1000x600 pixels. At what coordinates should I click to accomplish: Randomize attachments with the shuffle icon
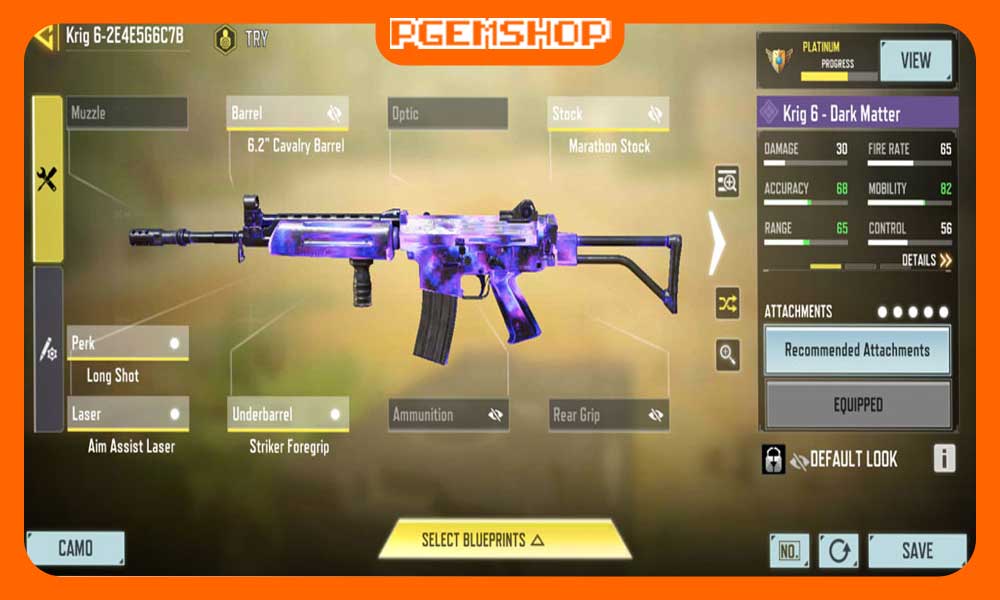coord(727,302)
